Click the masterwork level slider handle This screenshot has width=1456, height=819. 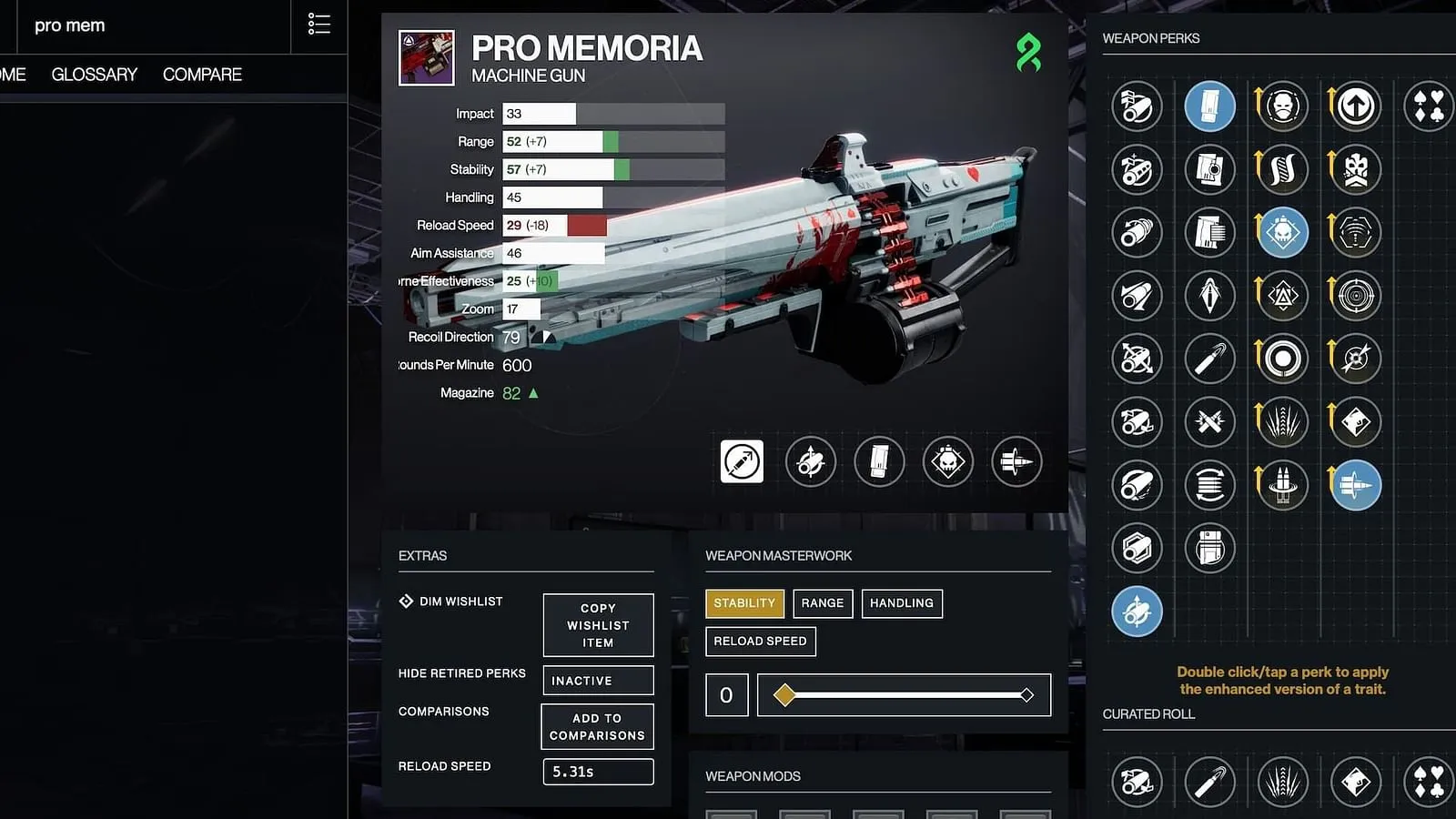point(784,694)
